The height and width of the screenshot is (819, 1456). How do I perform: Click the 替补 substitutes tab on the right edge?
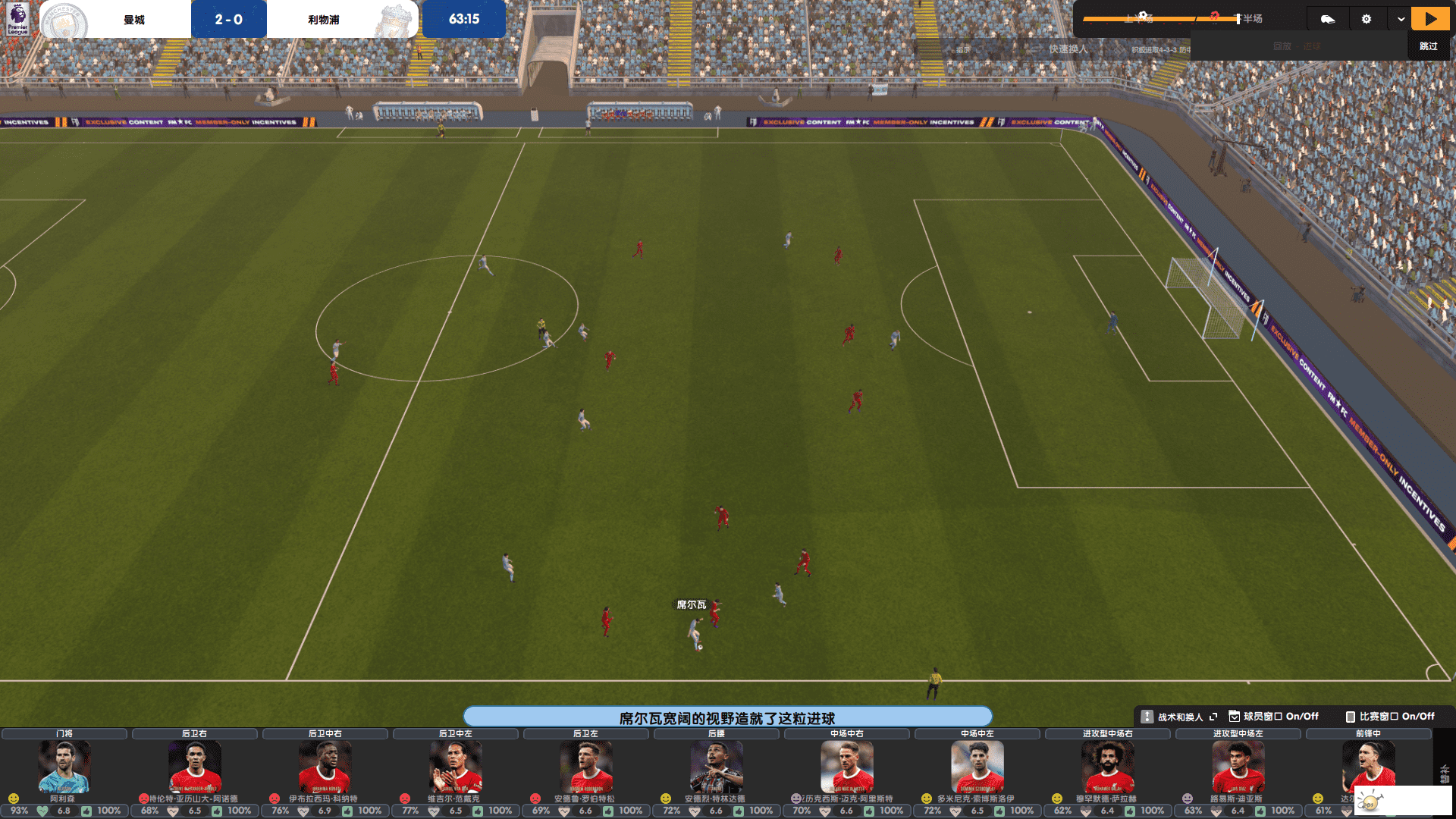1444,773
